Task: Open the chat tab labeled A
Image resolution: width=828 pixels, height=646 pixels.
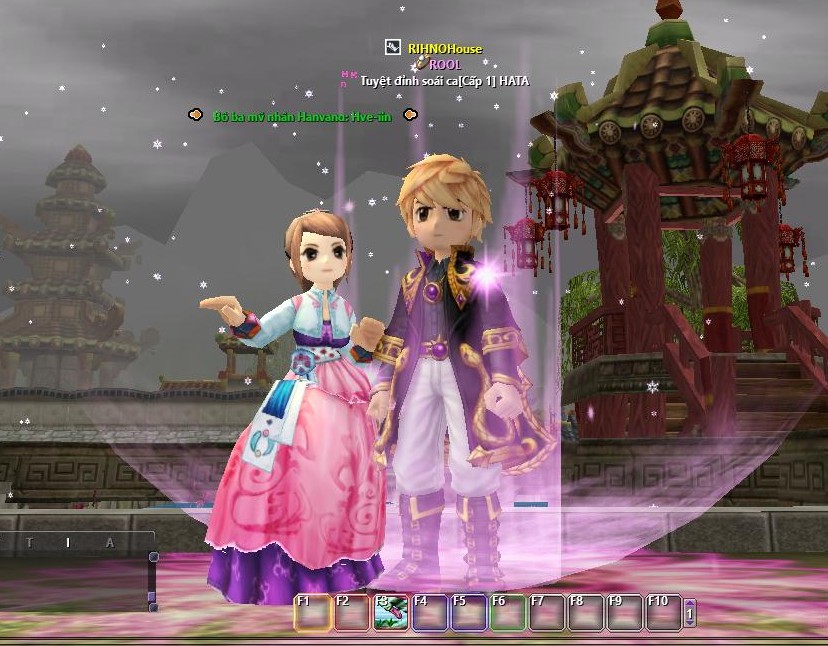Action: tap(110, 543)
